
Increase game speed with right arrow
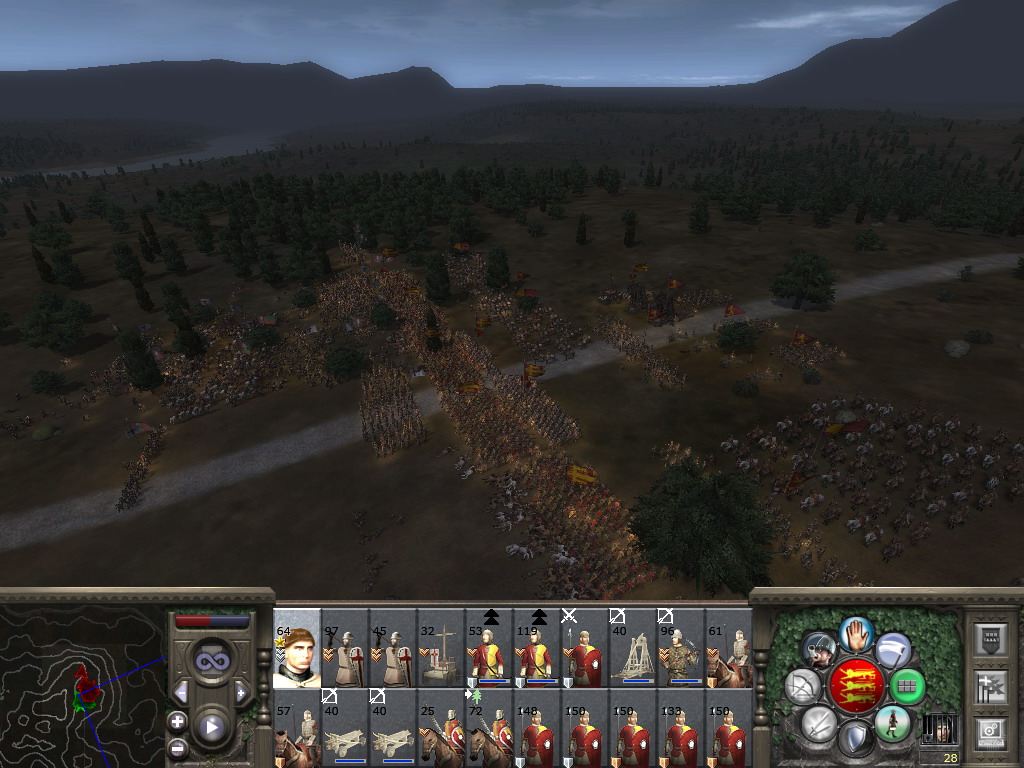point(241,693)
